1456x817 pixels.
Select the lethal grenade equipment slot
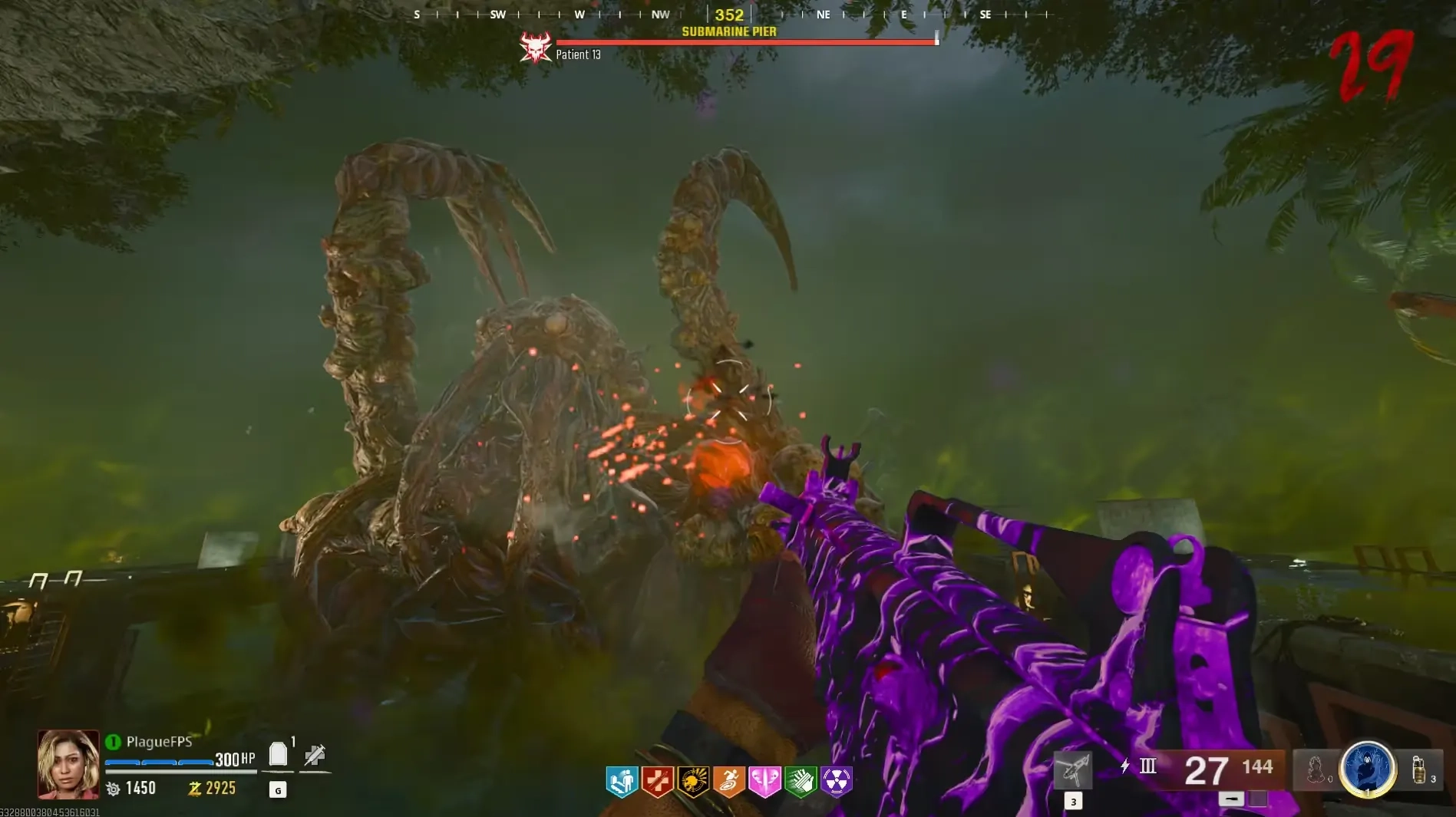pyautogui.click(x=1420, y=769)
